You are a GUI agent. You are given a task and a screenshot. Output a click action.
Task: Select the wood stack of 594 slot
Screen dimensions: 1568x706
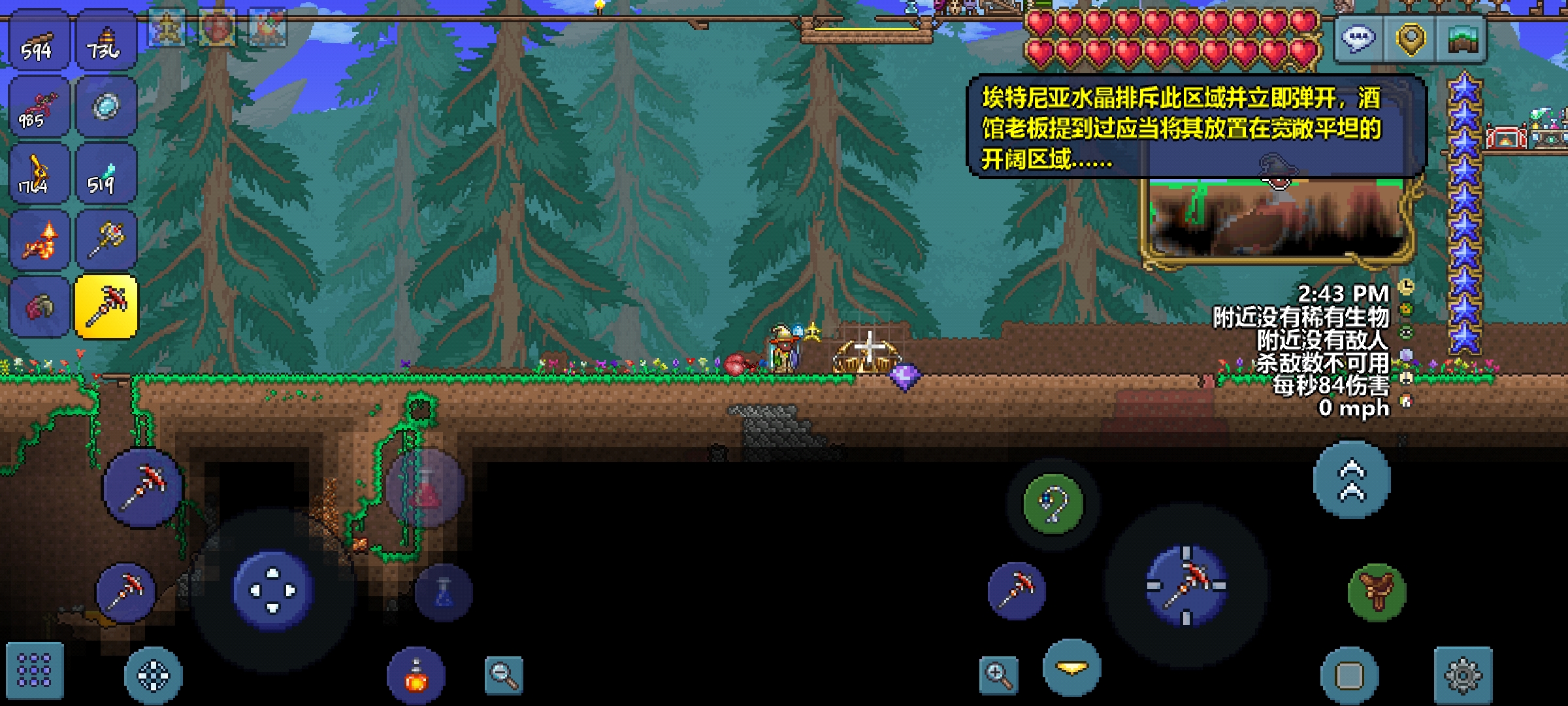coord(38,42)
